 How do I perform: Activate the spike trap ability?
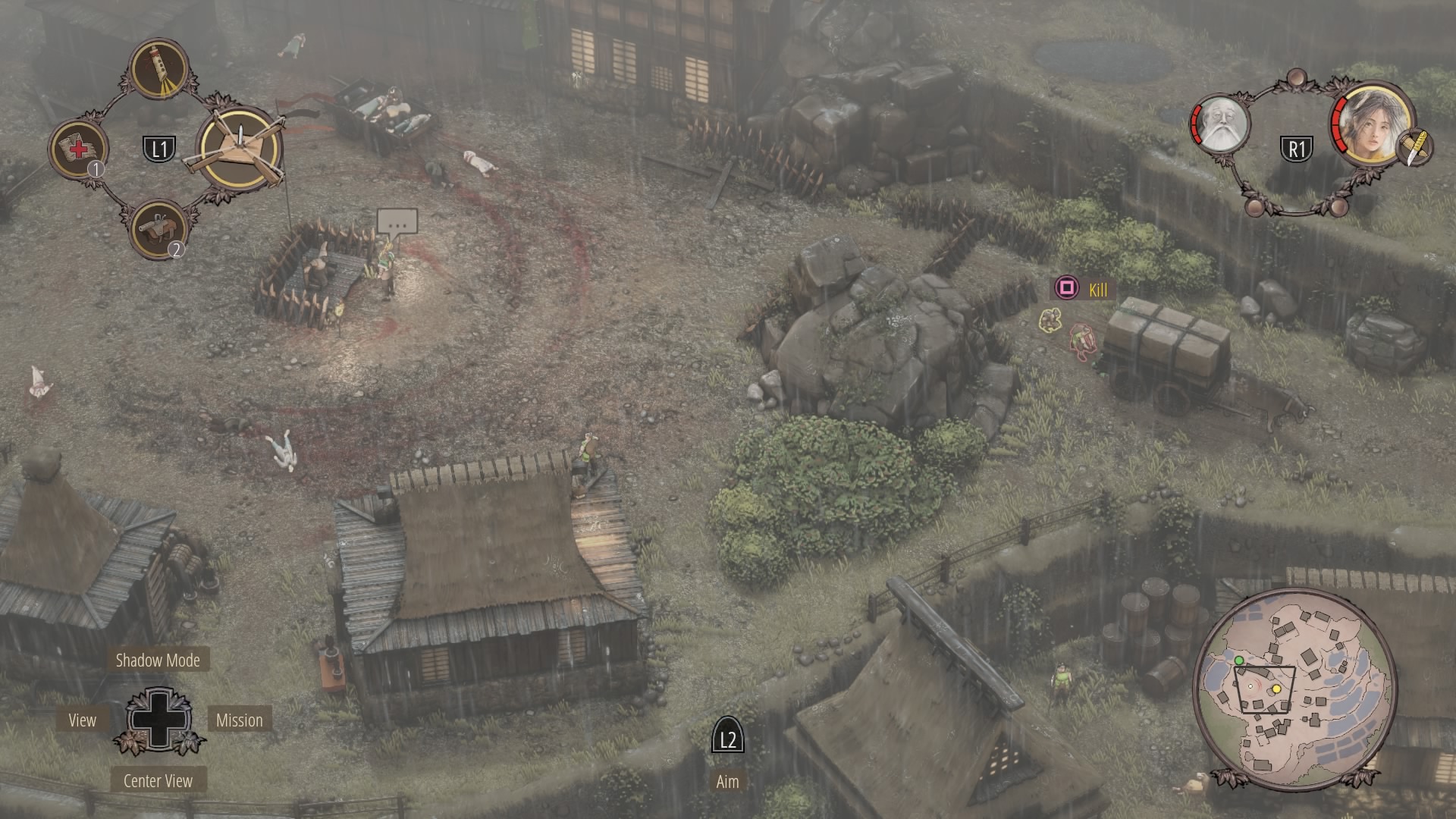click(x=240, y=149)
